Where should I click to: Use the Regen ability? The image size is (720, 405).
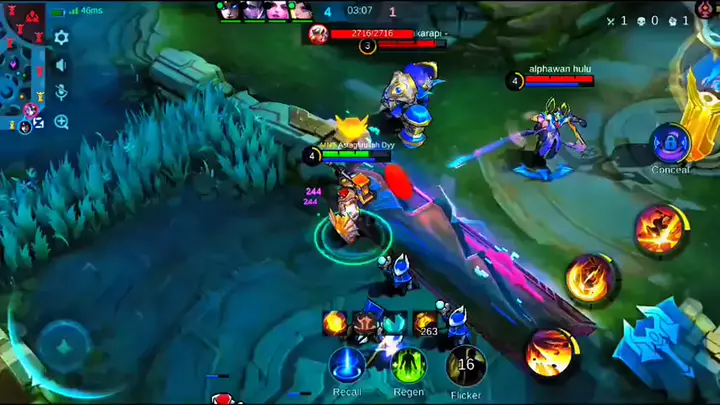click(x=408, y=366)
